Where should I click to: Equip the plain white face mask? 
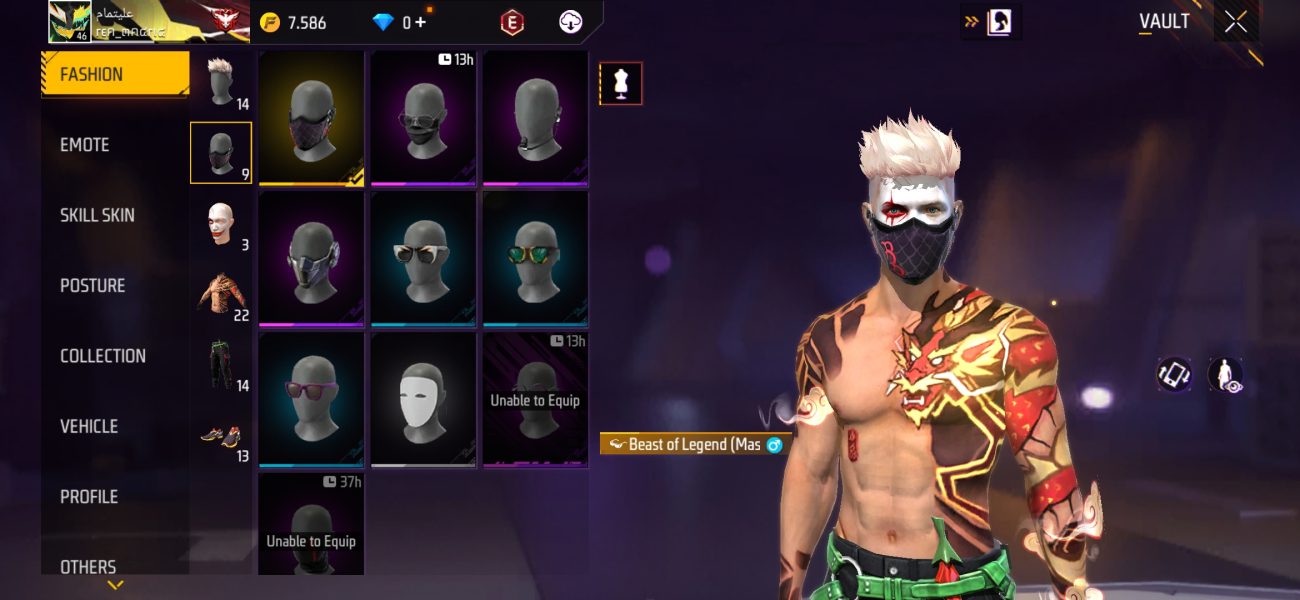pos(424,400)
